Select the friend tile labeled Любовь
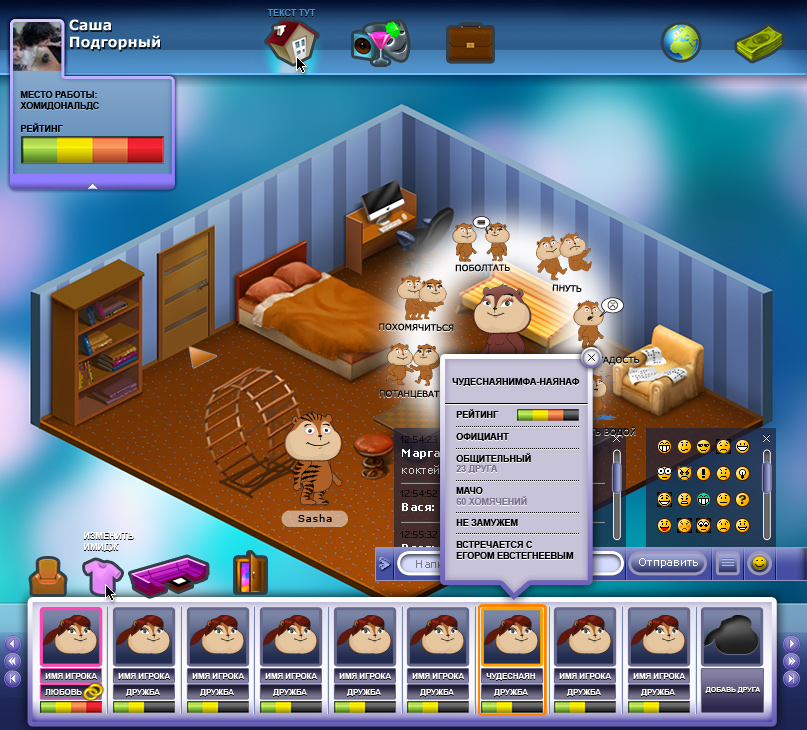The width and height of the screenshot is (807, 730). pyautogui.click(x=71, y=659)
